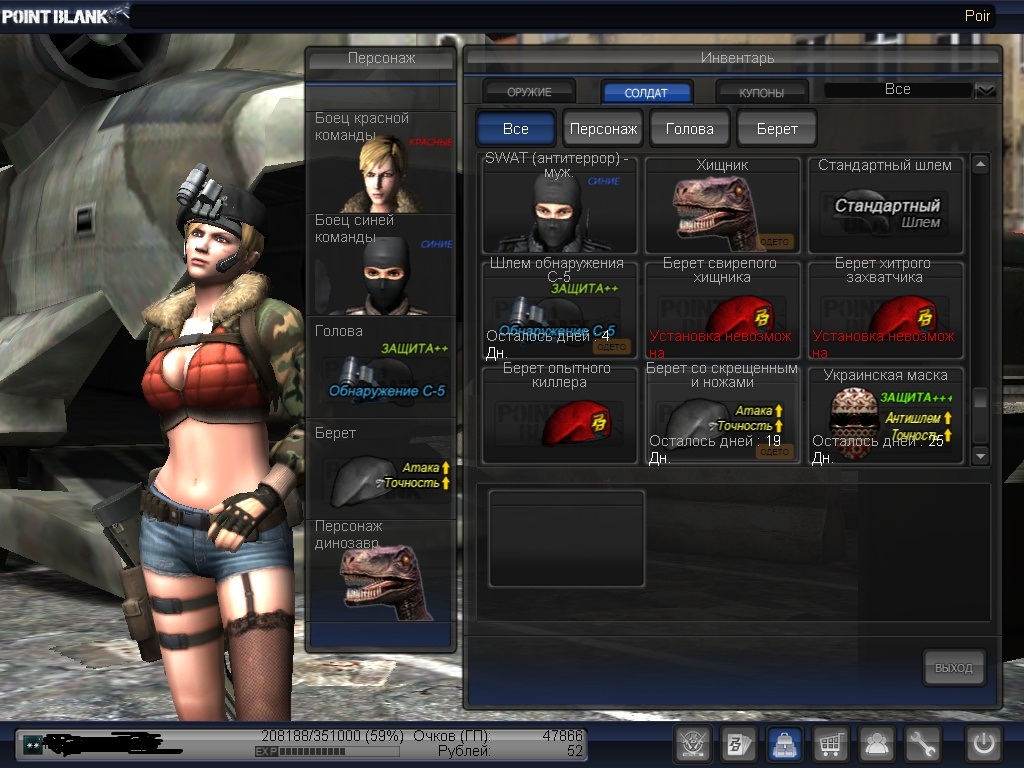Click the ВЫХОД exit button
The width and height of the screenshot is (1024, 768).
point(953,667)
